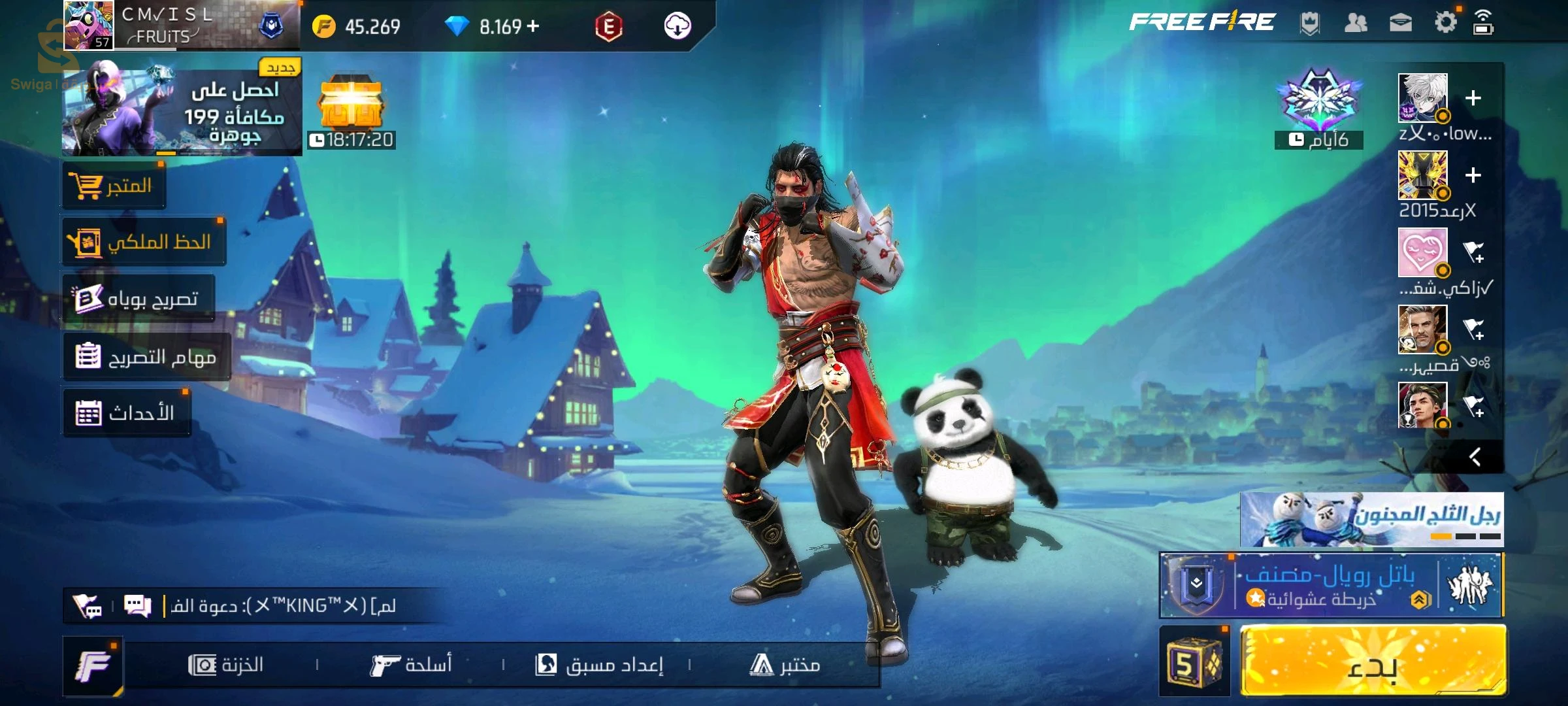
Task: Change the باتل رويال-مصنف game mode
Action: [1330, 585]
